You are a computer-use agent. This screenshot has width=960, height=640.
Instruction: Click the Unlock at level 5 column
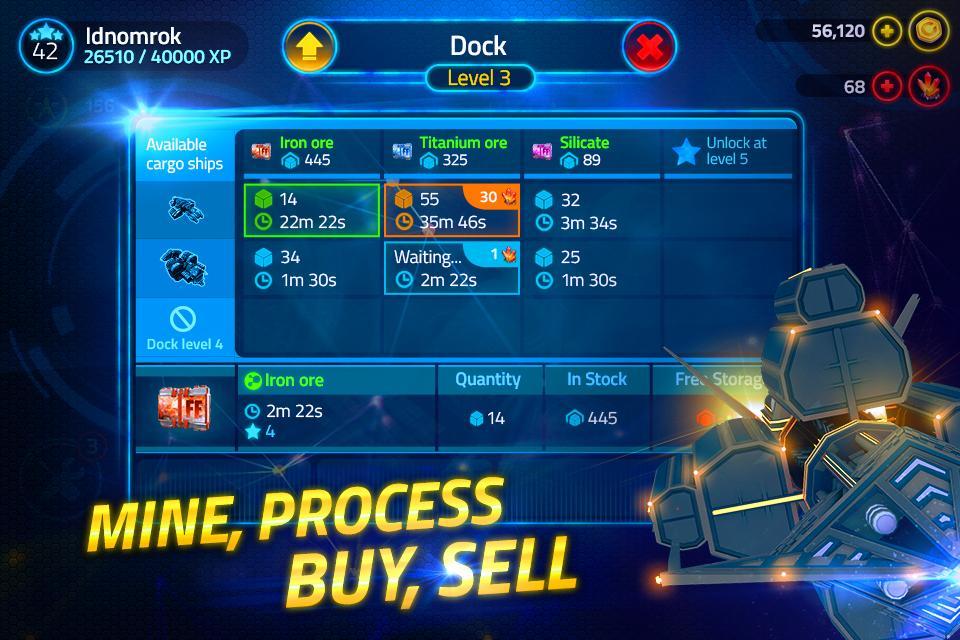pyautogui.click(x=729, y=151)
